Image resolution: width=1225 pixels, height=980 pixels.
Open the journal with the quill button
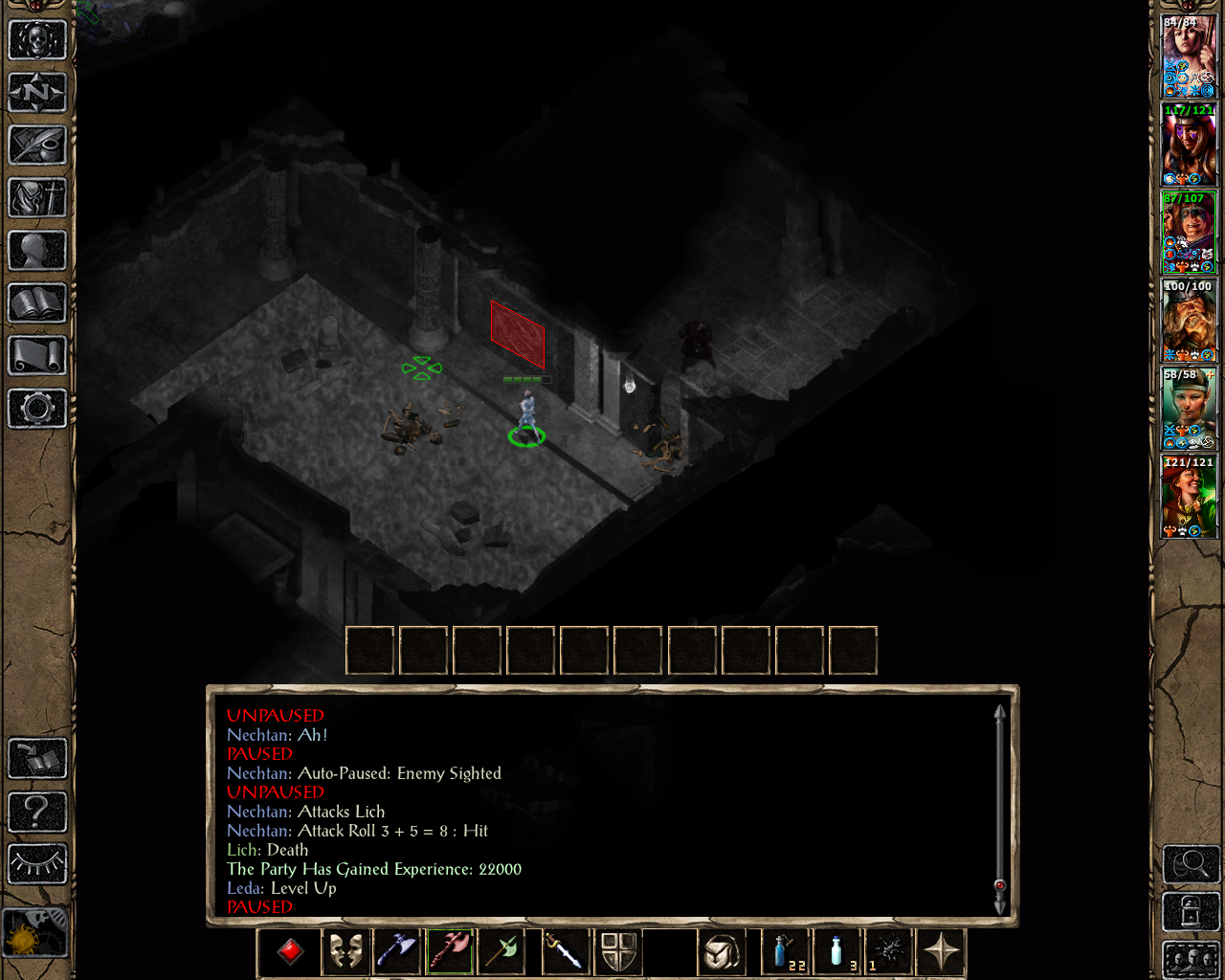[37, 145]
